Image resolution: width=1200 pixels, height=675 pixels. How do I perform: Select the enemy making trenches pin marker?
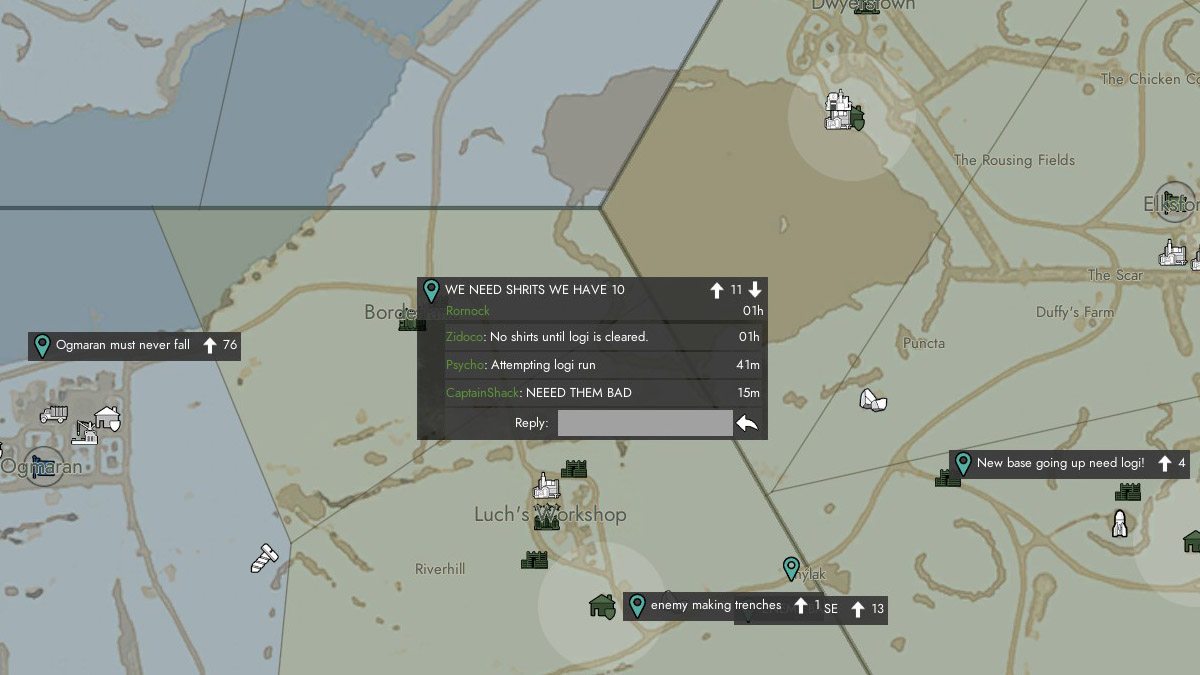click(x=637, y=606)
